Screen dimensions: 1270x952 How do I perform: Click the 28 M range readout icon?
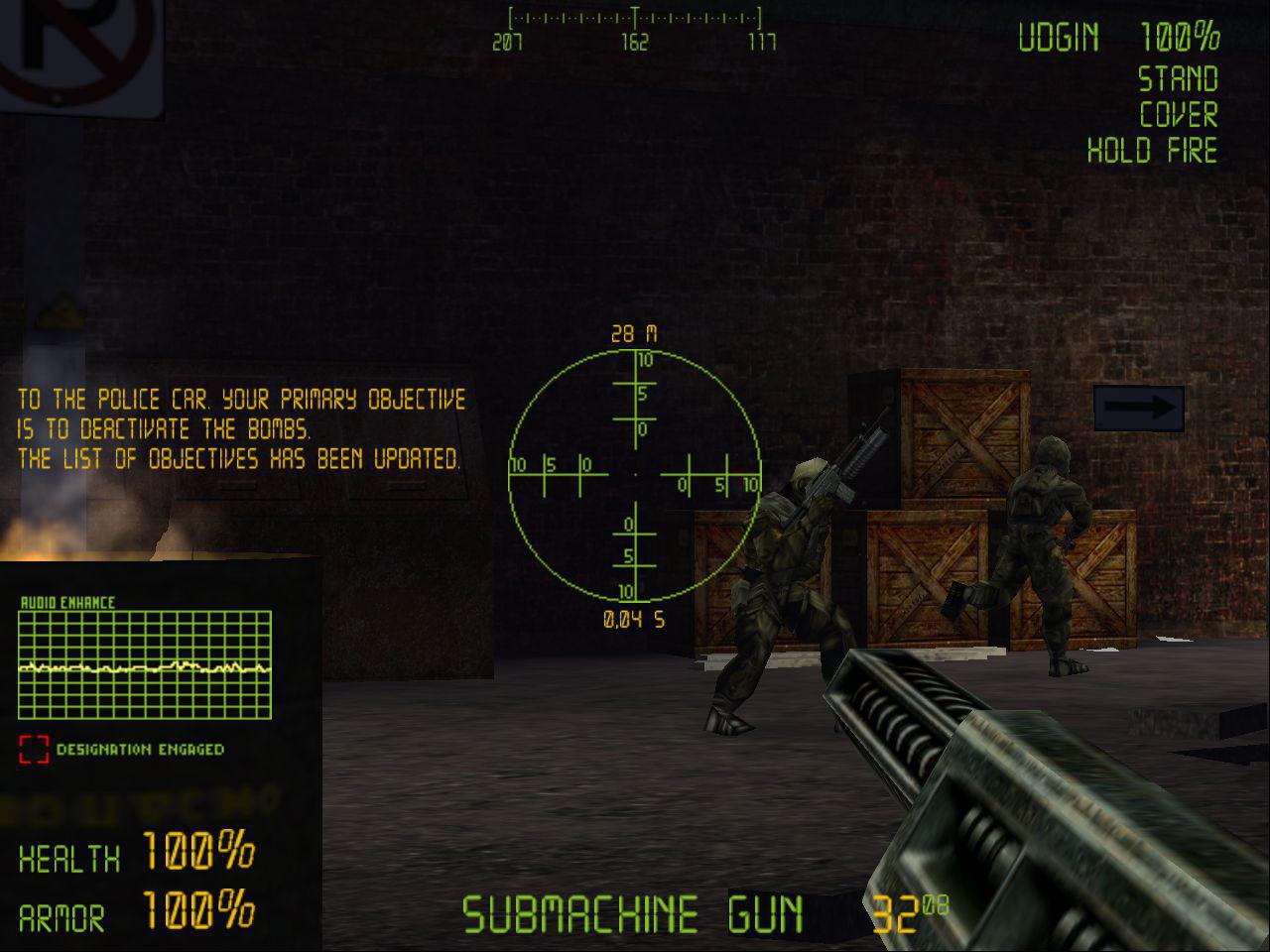point(631,329)
